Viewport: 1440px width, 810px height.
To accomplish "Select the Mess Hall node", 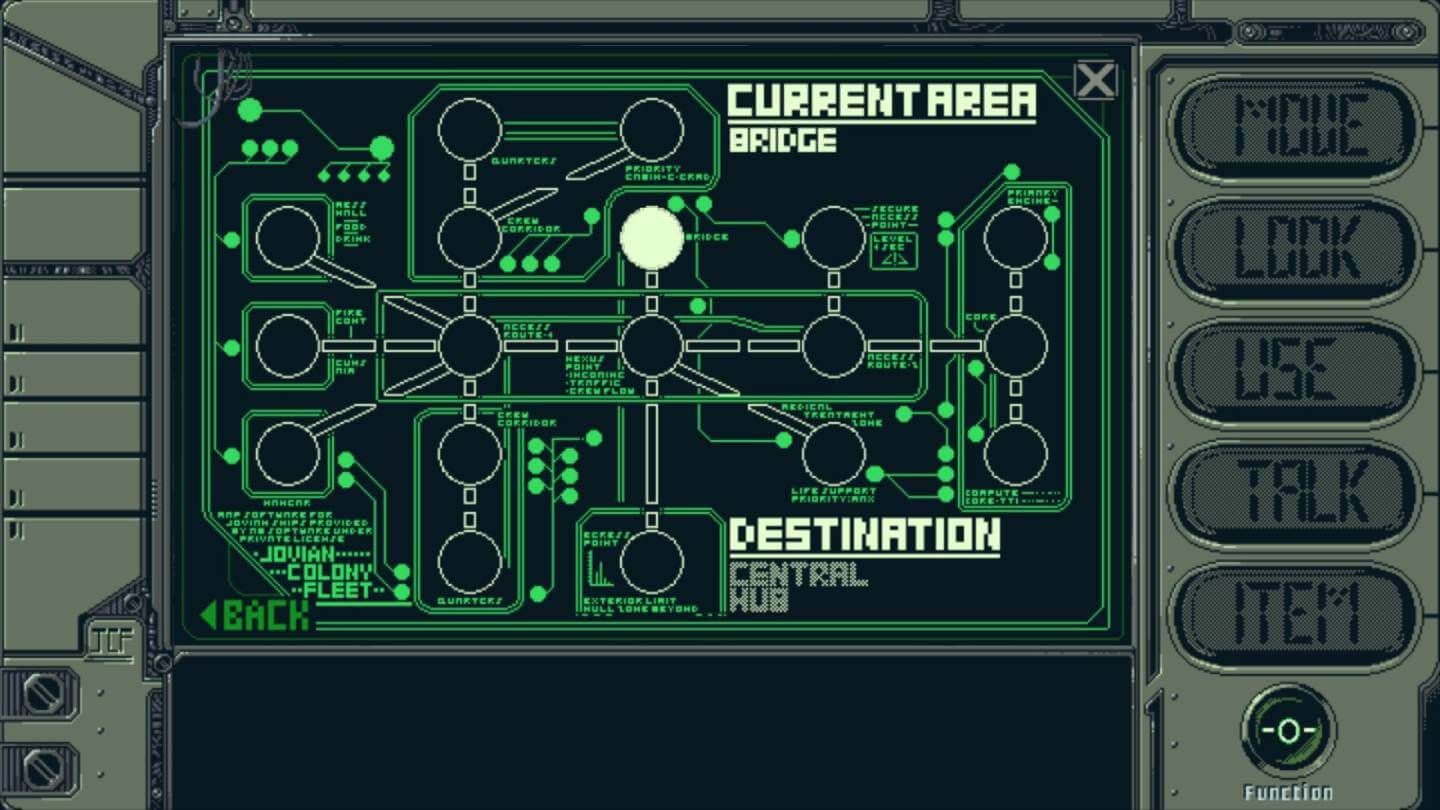I will tap(288, 238).
